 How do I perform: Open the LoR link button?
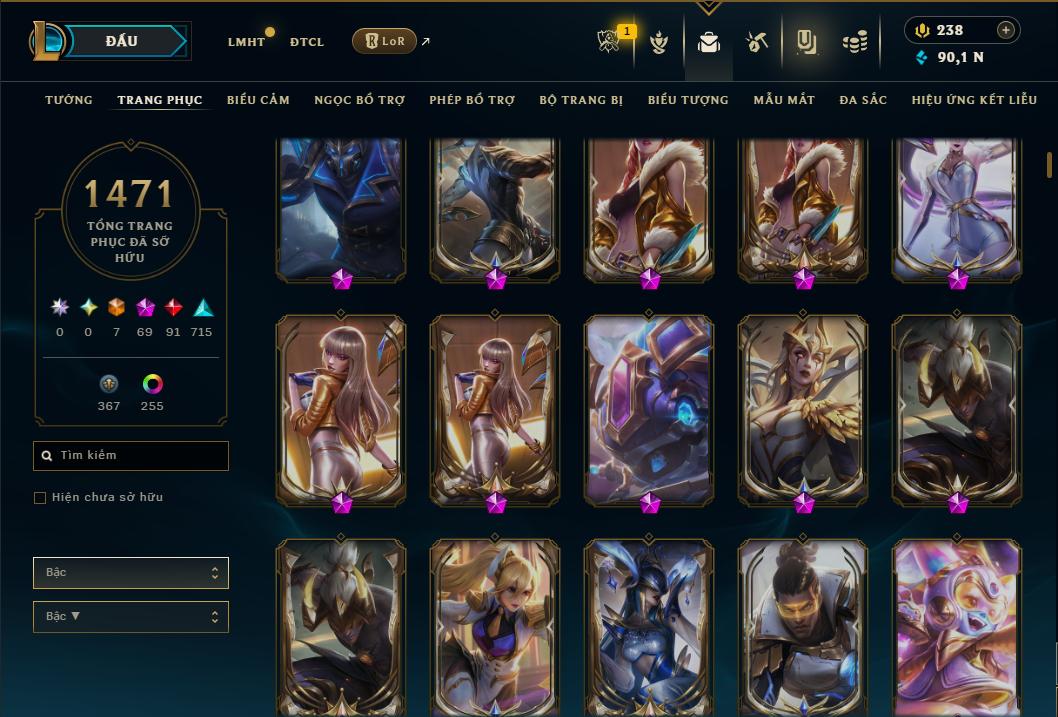[385, 41]
